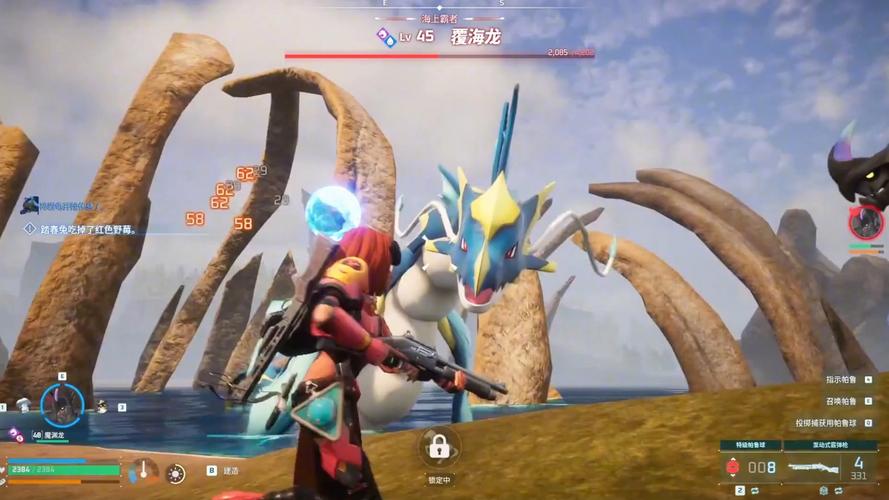Screen dimensions: 889x500
Task: Switch to the dark bird pal icon
Action: 101,406
